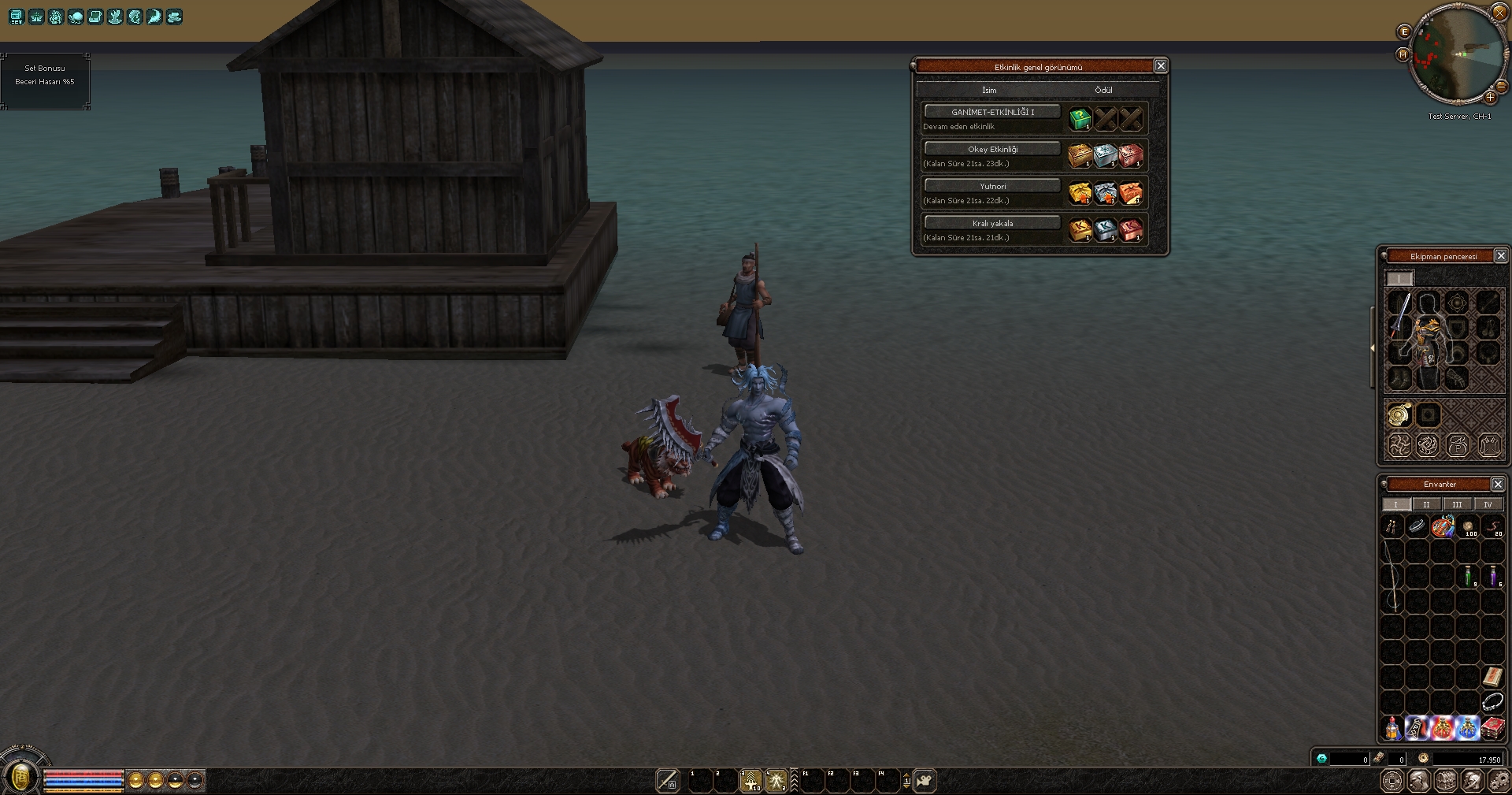
Task: Switch to inventory tab II
Action: 1426,504
